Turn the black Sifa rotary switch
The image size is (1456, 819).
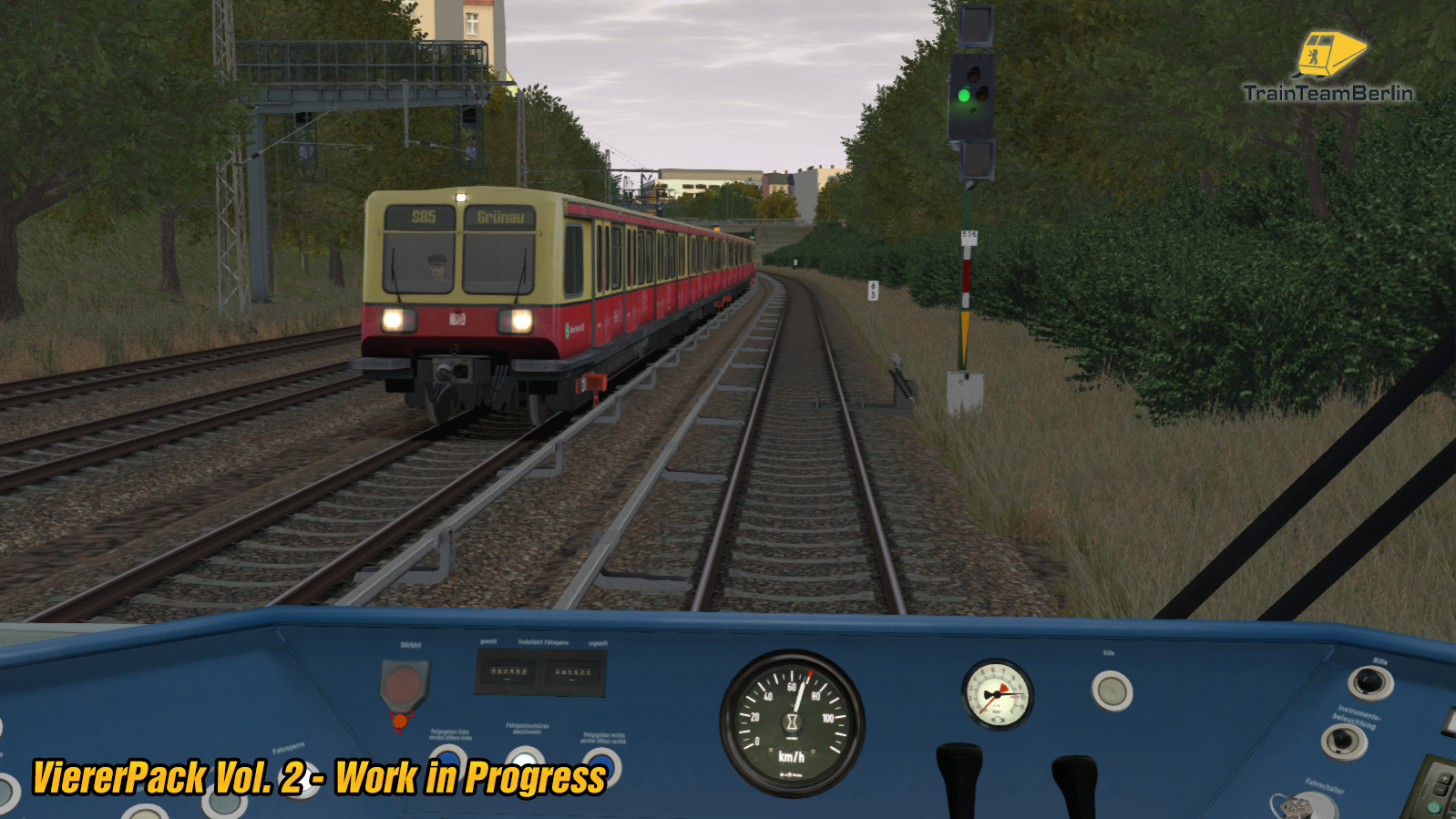[1369, 681]
